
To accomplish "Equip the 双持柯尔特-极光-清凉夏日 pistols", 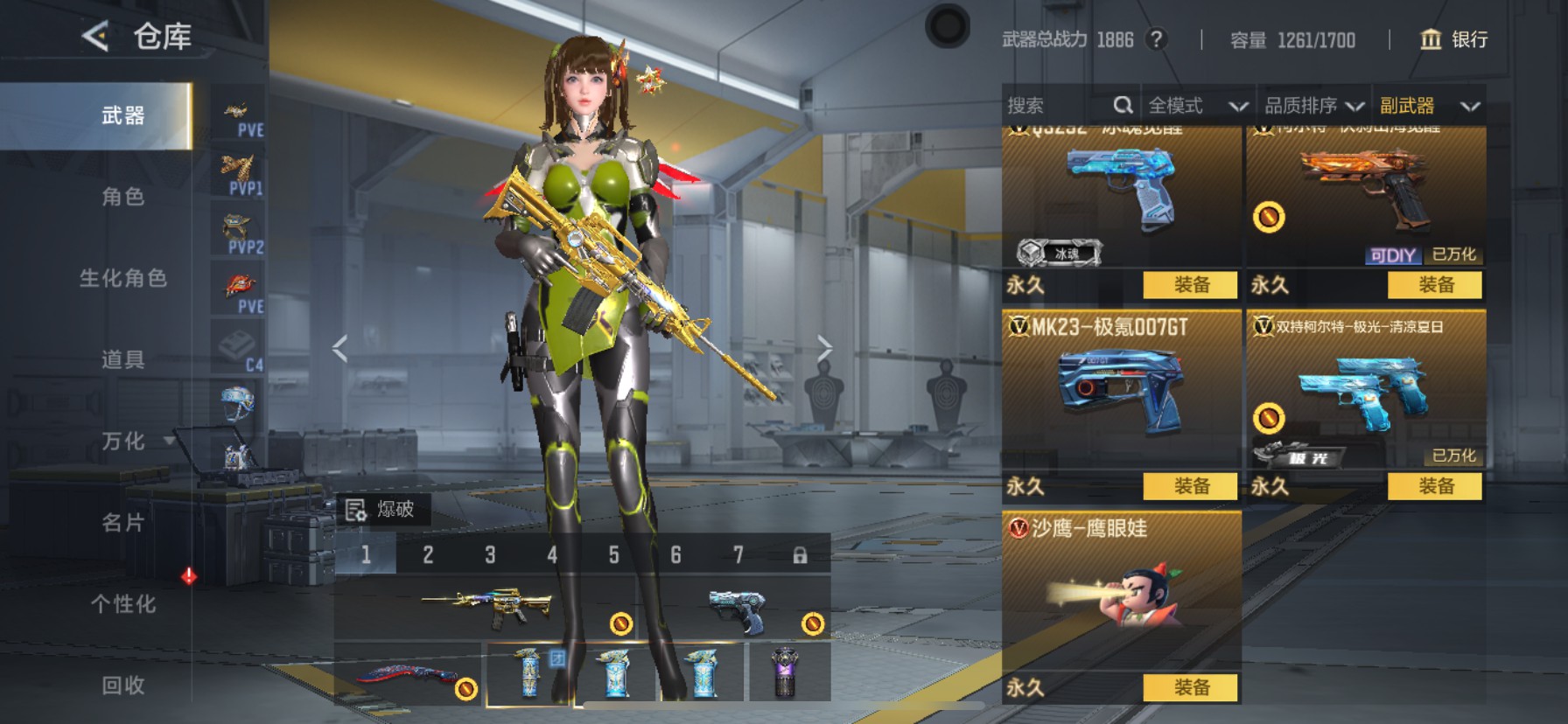I will coord(1435,486).
